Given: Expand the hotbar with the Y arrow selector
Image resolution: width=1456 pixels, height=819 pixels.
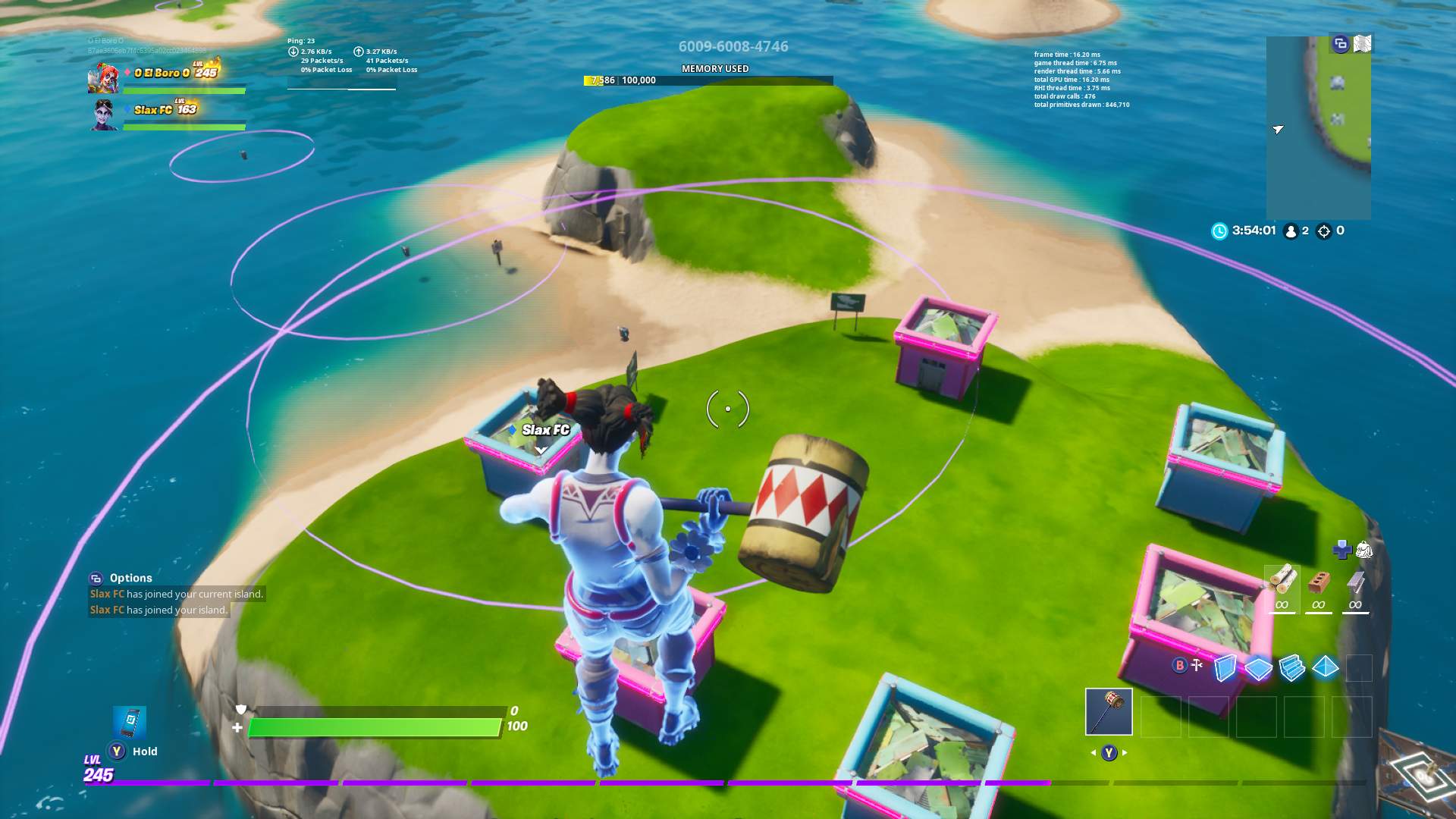Looking at the screenshot, I should point(1109,752).
